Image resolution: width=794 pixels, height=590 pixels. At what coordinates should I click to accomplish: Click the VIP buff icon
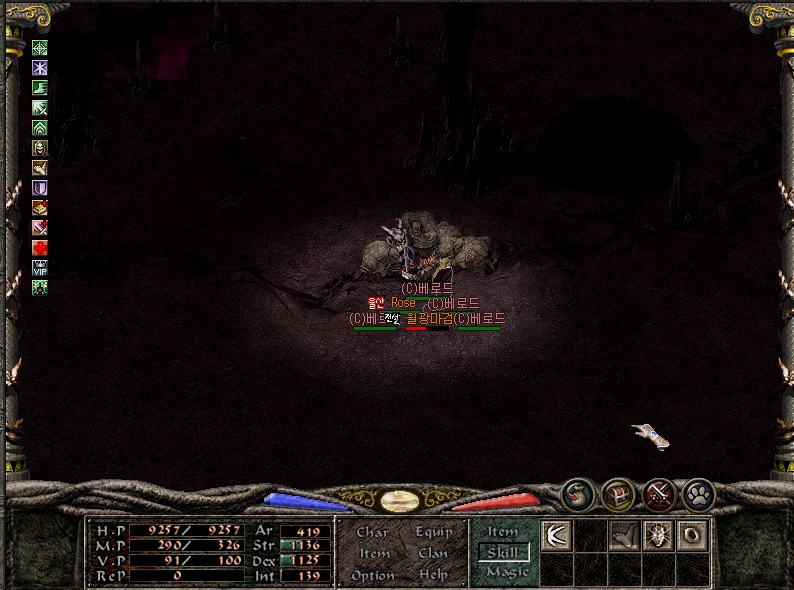pos(40,267)
